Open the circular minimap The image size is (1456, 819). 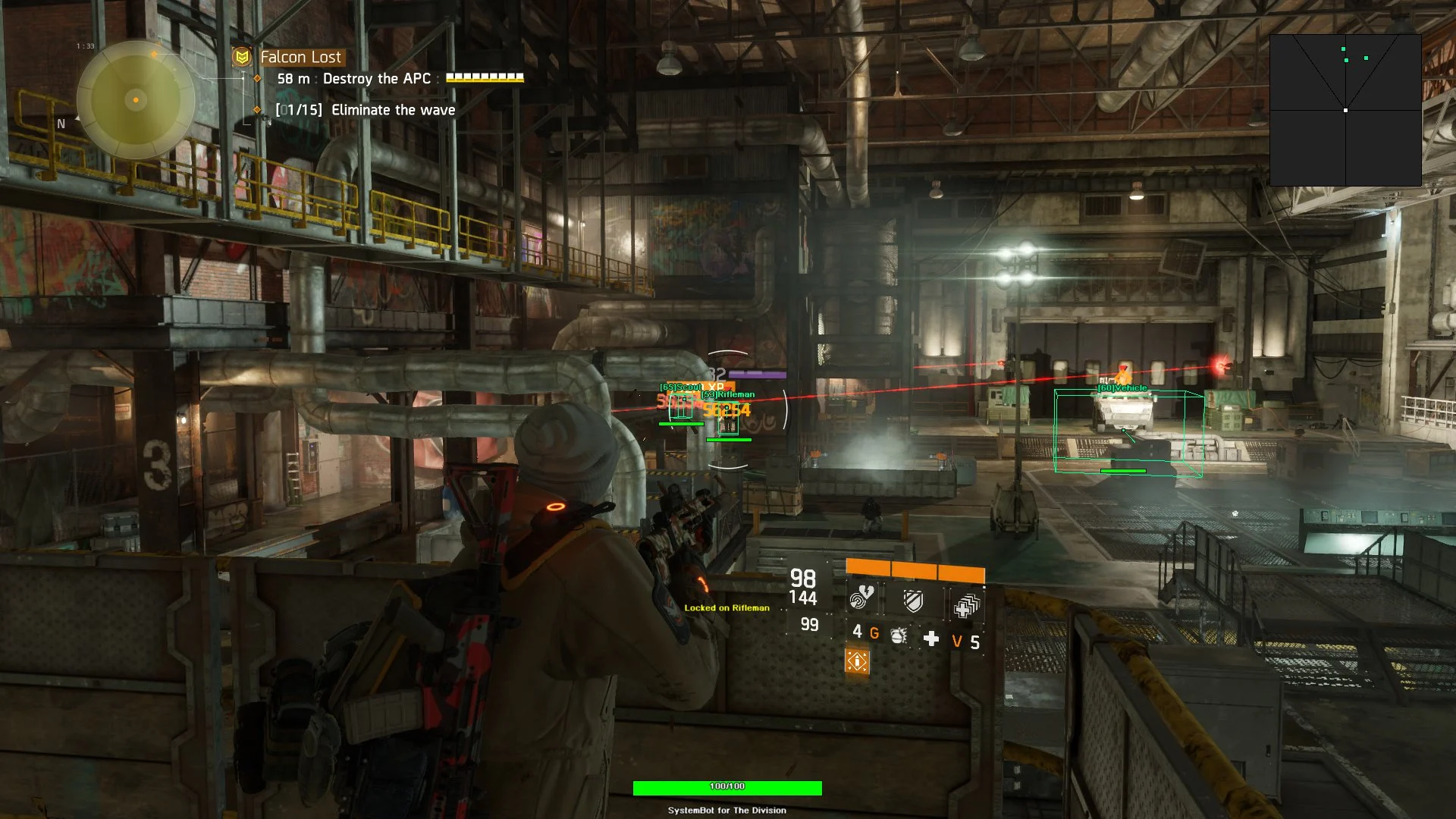pyautogui.click(x=136, y=99)
